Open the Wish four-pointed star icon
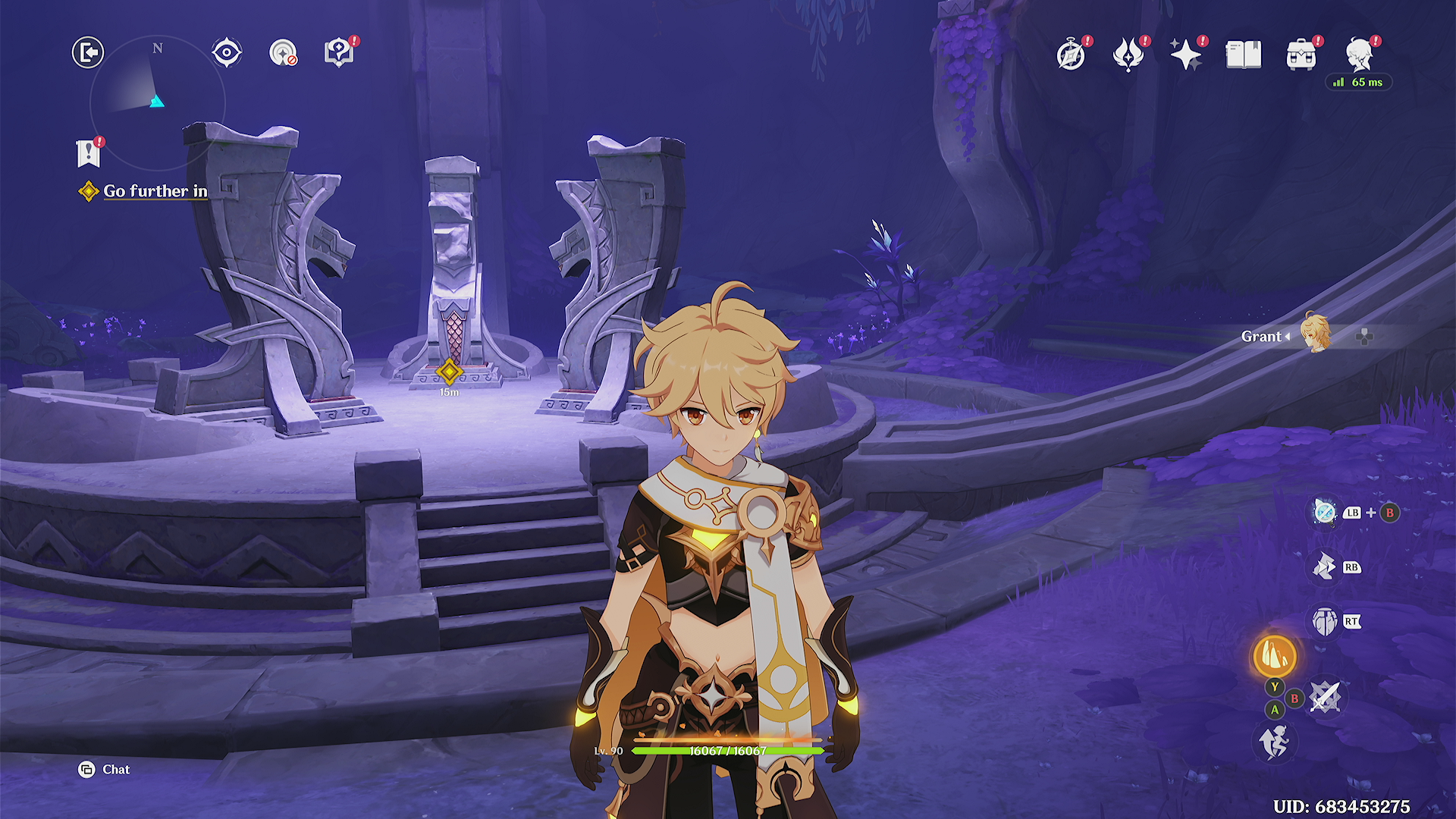1456x819 pixels. coord(1185,55)
